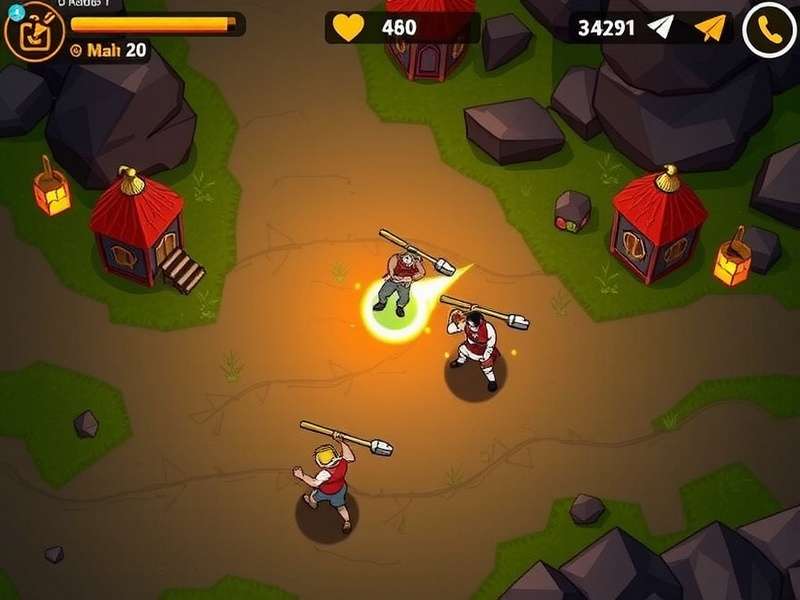This screenshot has width=800, height=600.
Task: Select the orange paper plane icon
Action: click(709, 27)
